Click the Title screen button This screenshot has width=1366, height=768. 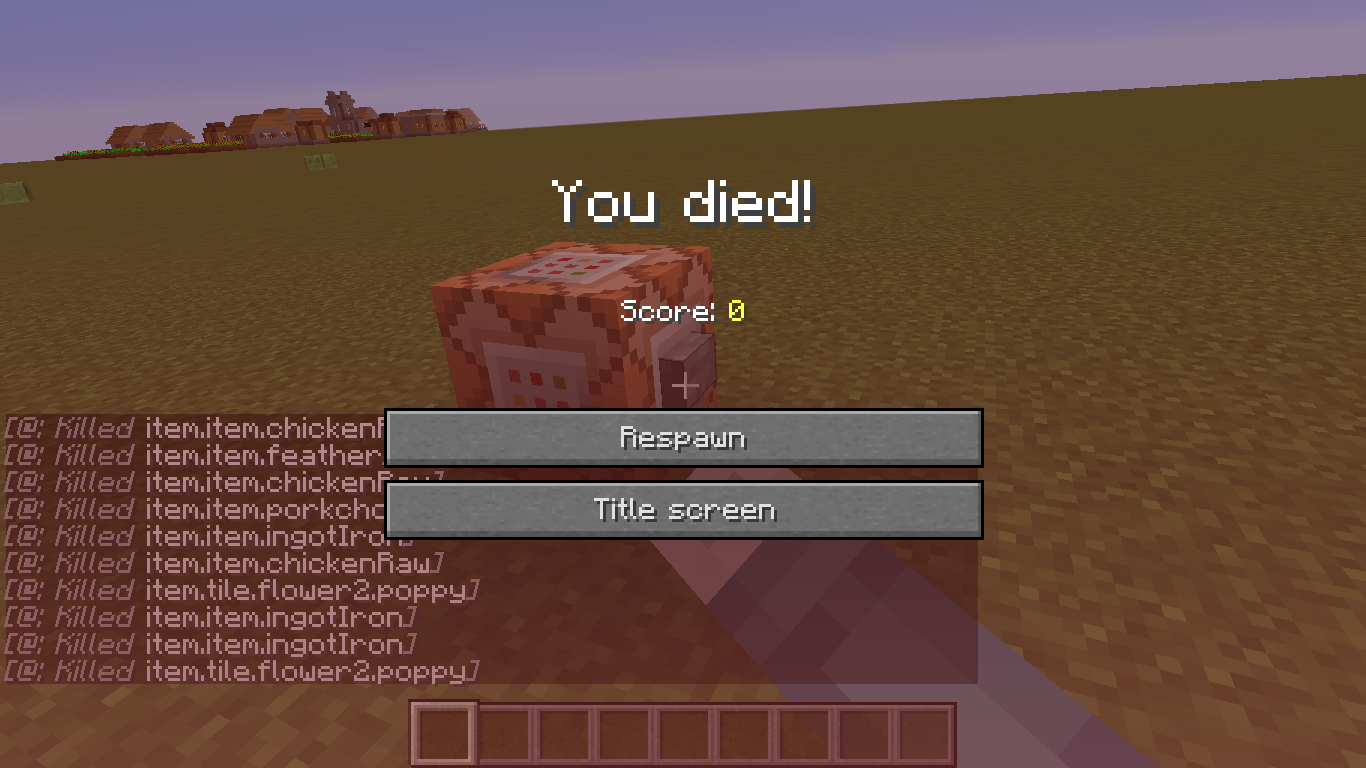tap(683, 509)
